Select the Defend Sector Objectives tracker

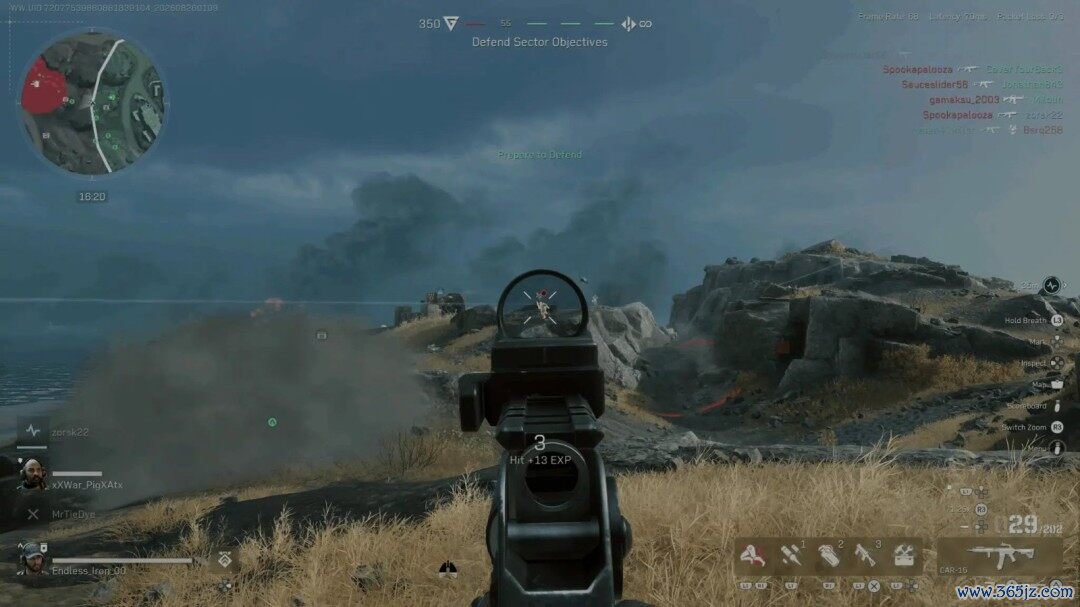pyautogui.click(x=539, y=42)
